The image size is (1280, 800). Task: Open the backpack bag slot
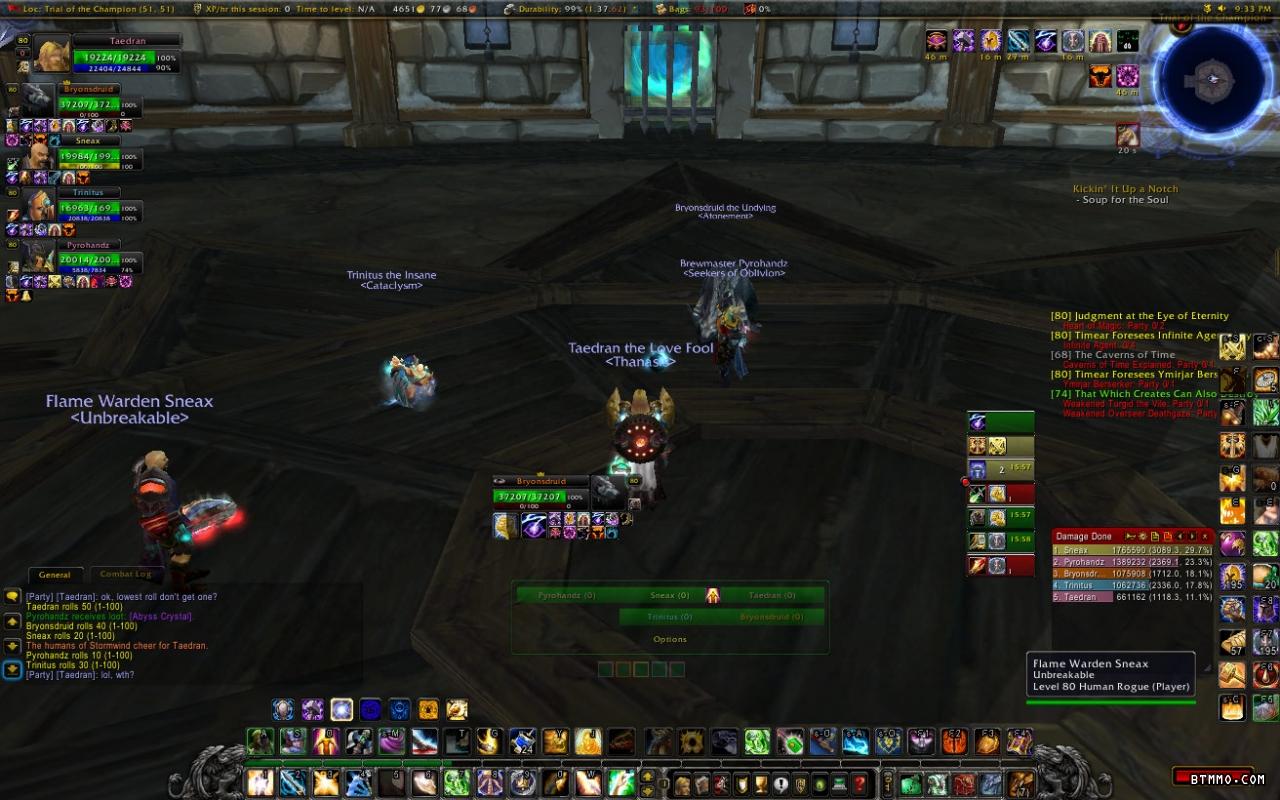tap(1019, 784)
